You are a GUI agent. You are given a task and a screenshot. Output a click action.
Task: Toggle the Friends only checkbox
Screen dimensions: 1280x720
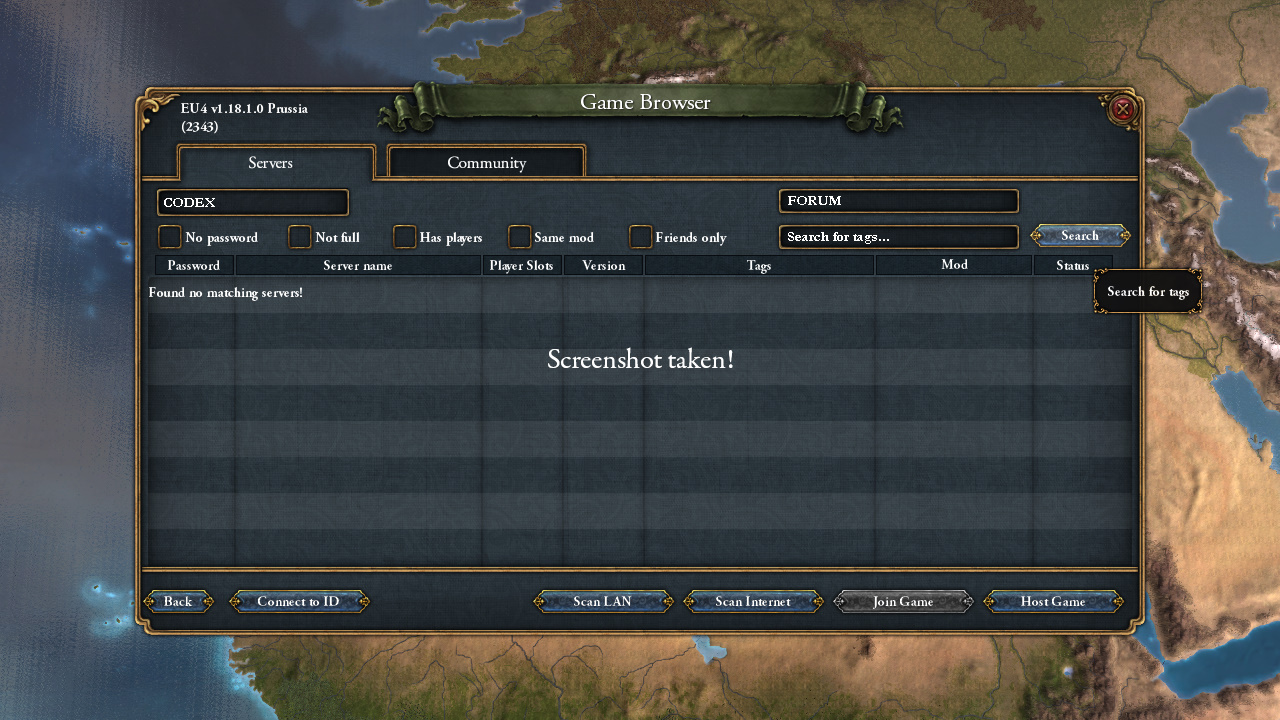640,237
